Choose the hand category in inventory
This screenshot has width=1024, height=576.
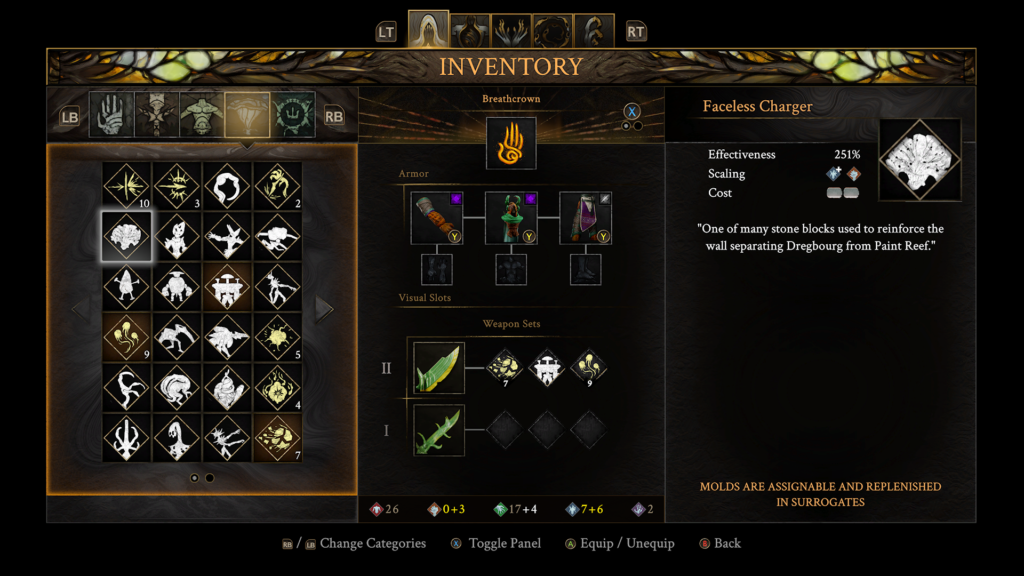[111, 115]
